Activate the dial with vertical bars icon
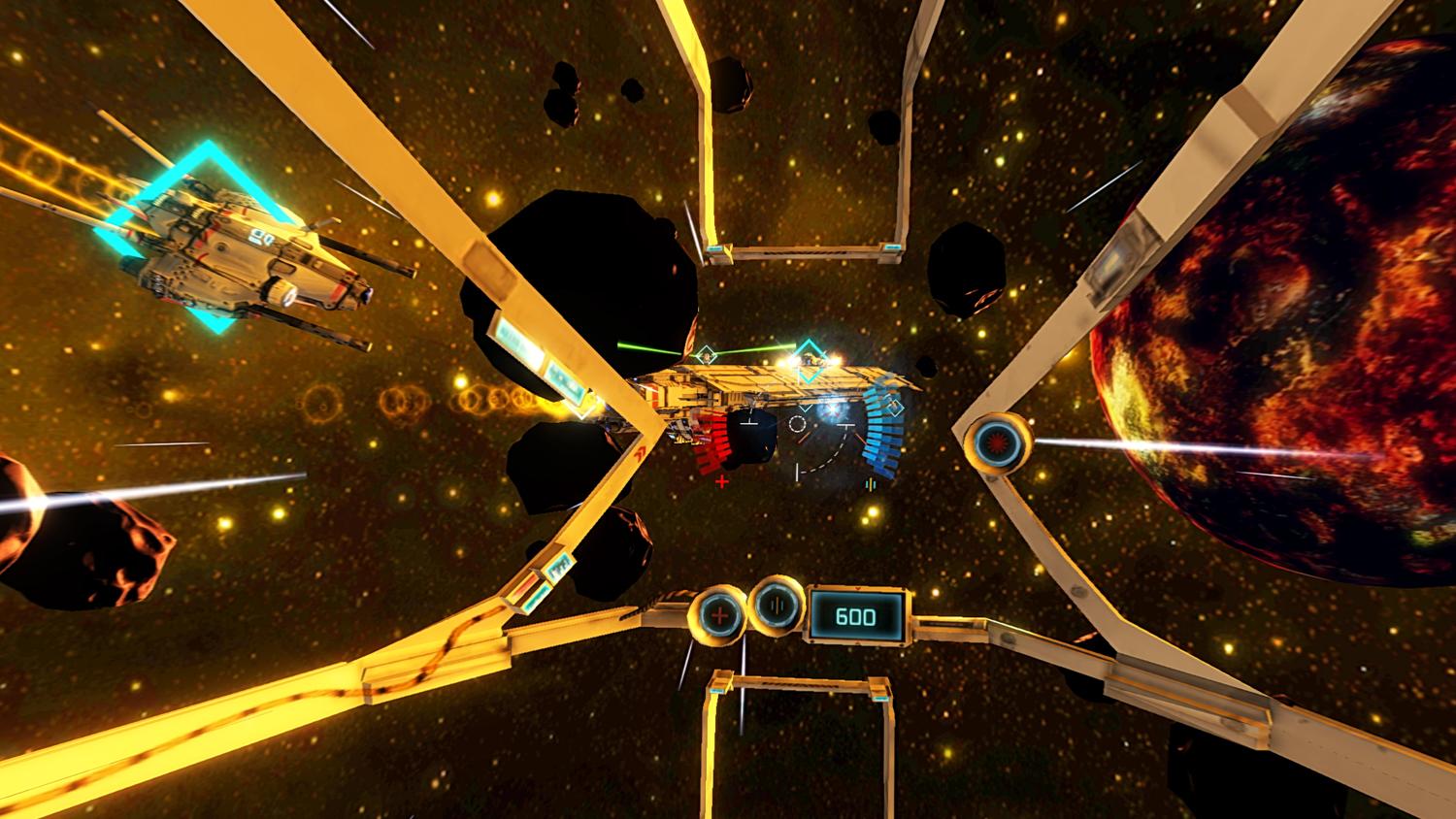The height and width of the screenshot is (819, 1456). point(779,606)
